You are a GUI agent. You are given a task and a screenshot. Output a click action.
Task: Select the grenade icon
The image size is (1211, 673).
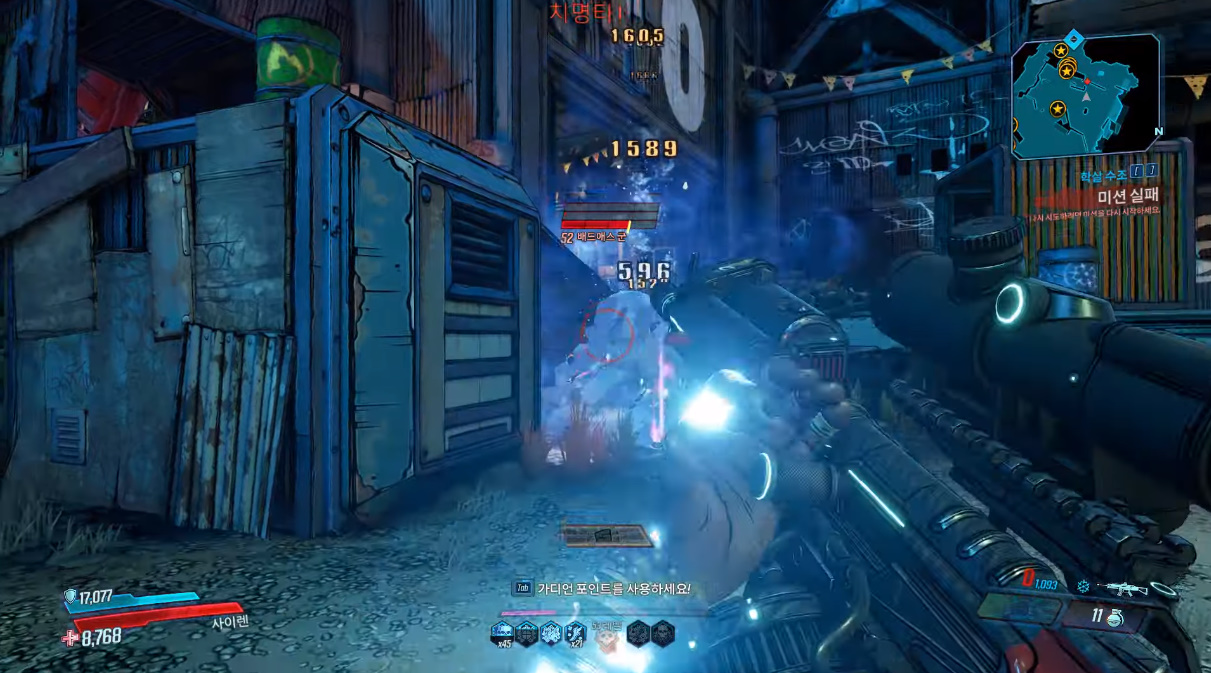click(1115, 618)
